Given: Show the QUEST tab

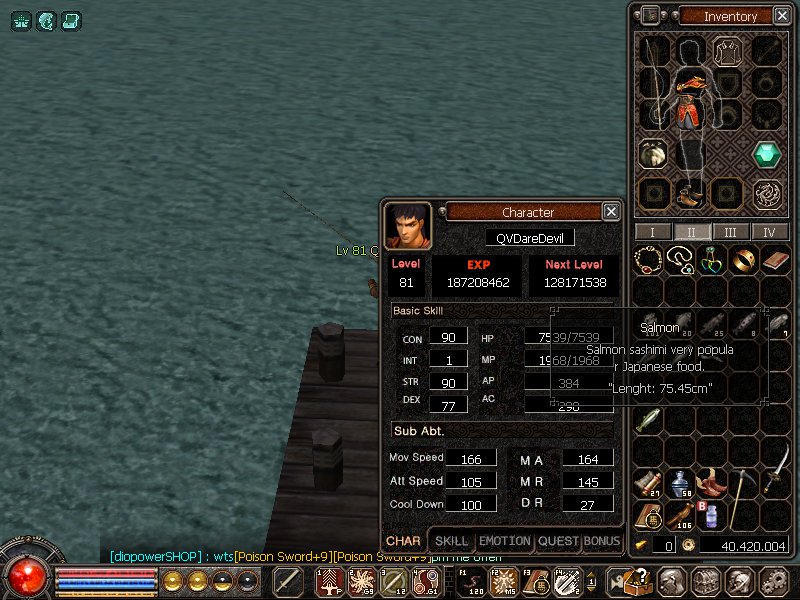Looking at the screenshot, I should pos(558,541).
